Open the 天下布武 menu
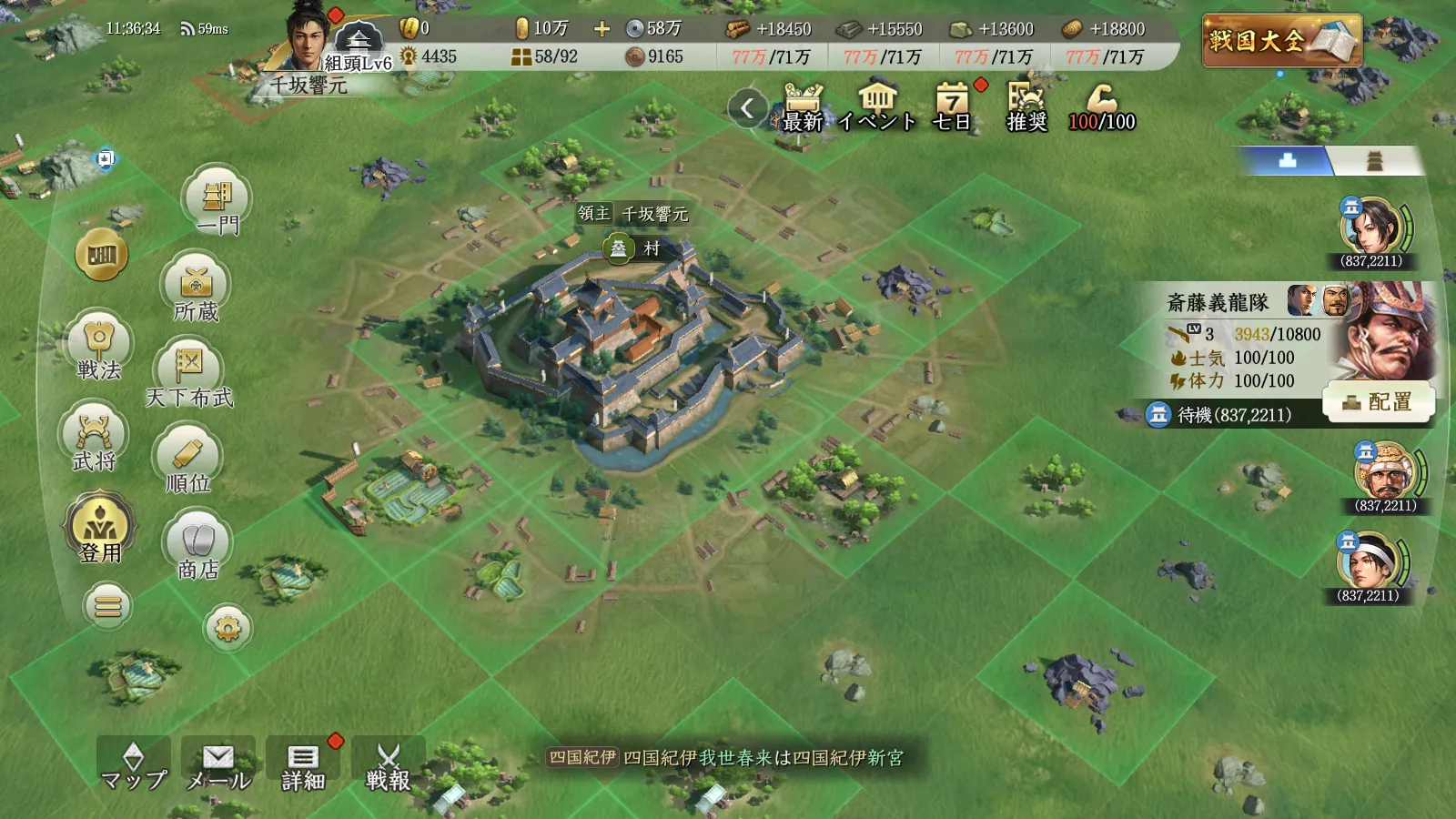Screen dimensions: 1456x819 (x=189, y=374)
